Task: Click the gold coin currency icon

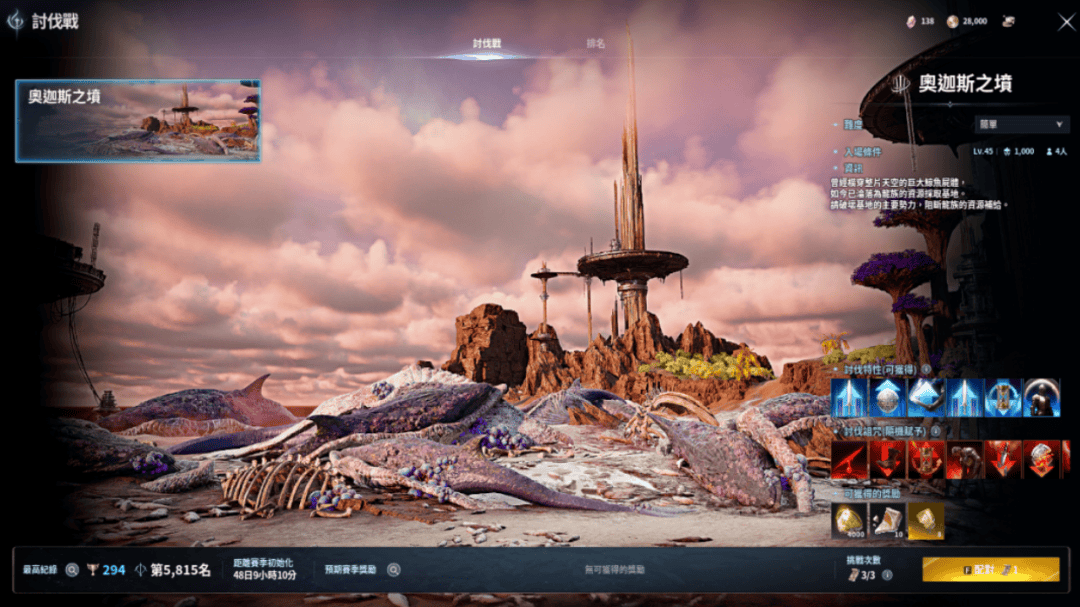Action: click(x=952, y=21)
